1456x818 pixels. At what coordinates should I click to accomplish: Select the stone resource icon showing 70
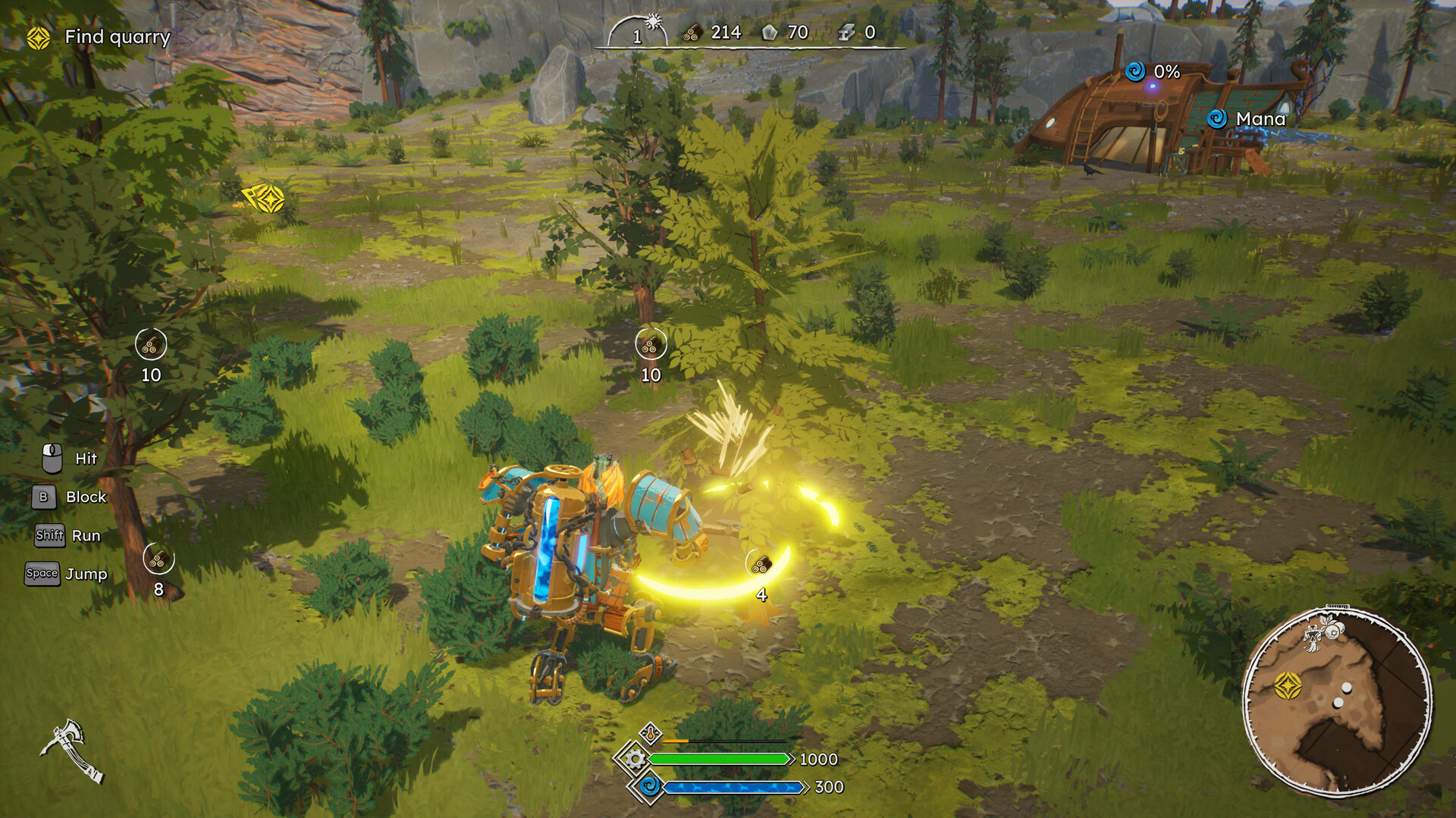768,33
